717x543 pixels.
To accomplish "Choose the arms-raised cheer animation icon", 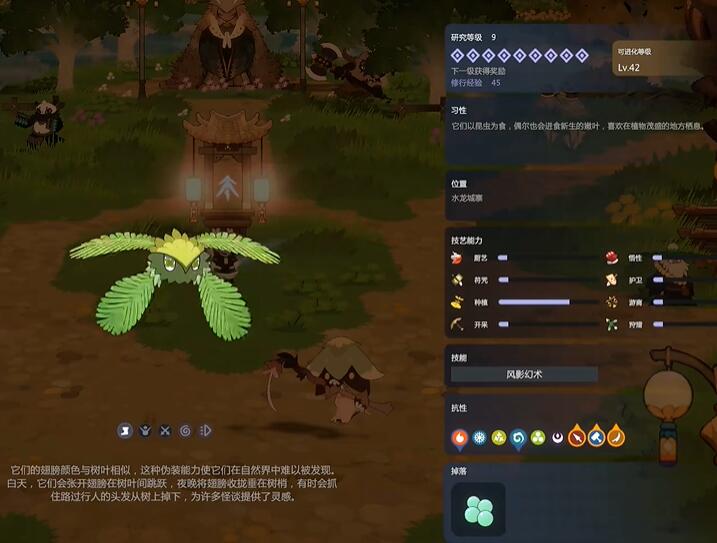I will [145, 431].
